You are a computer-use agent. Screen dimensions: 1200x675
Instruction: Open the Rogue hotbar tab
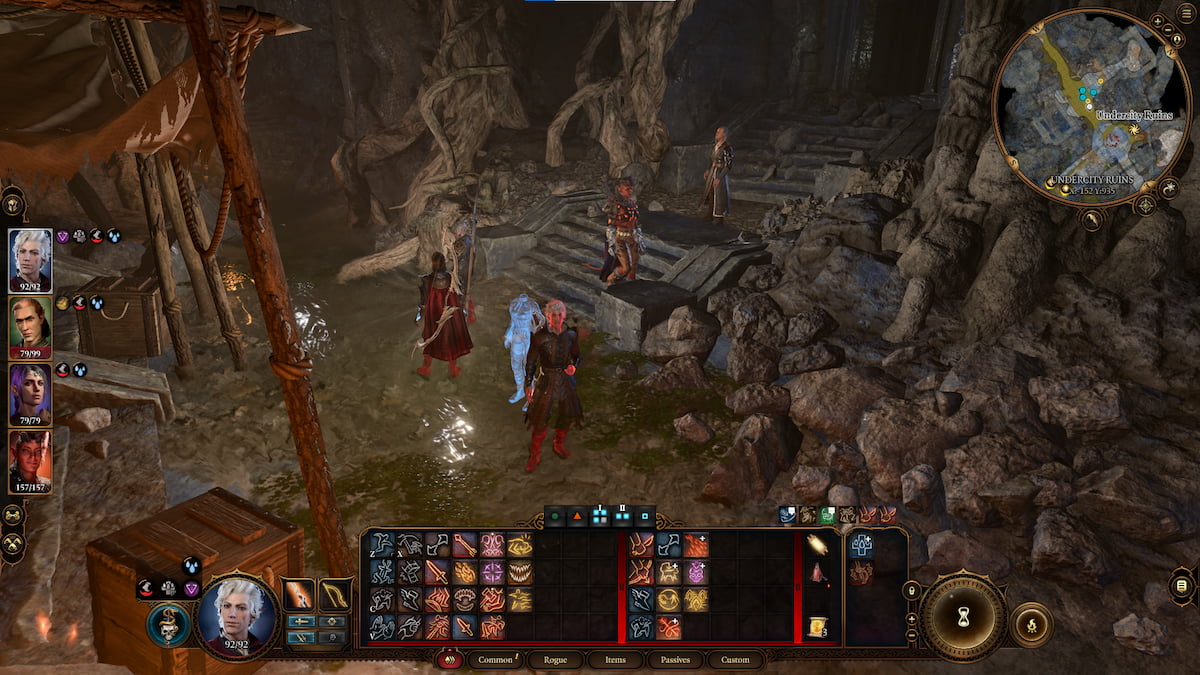click(x=554, y=660)
